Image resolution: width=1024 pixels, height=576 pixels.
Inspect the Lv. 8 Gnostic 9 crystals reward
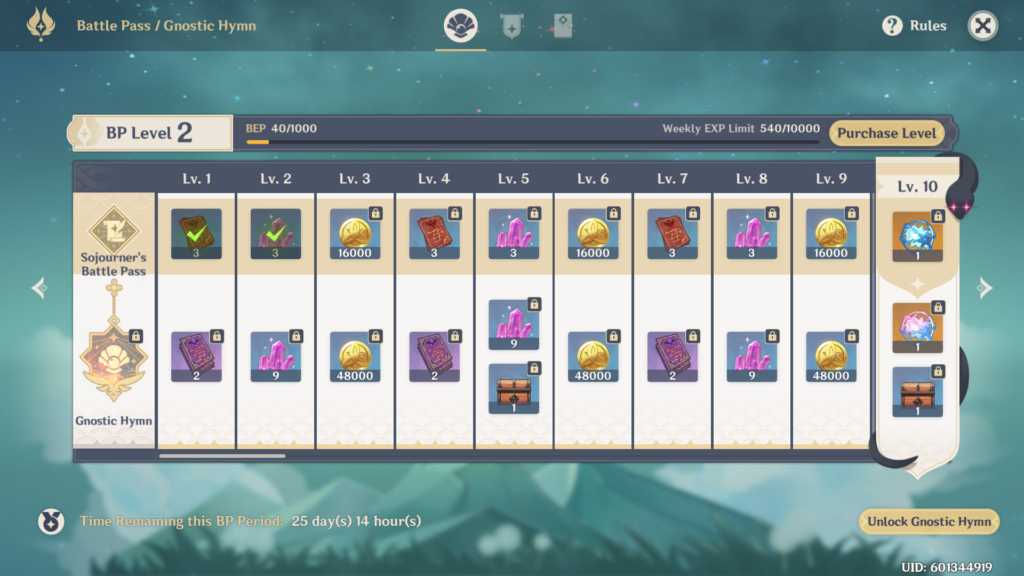(x=751, y=357)
